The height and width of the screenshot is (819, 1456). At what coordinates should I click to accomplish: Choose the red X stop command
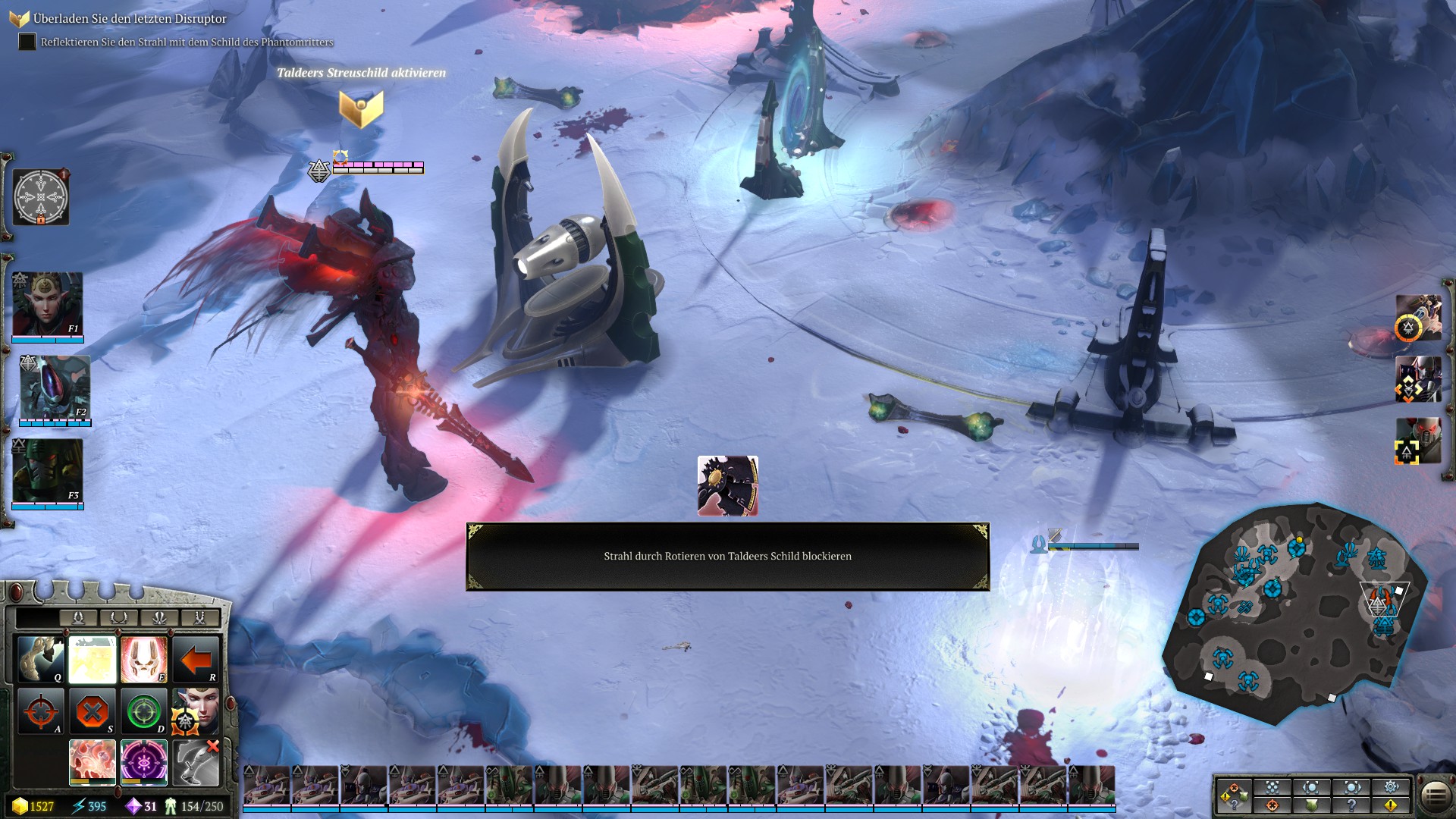click(93, 711)
